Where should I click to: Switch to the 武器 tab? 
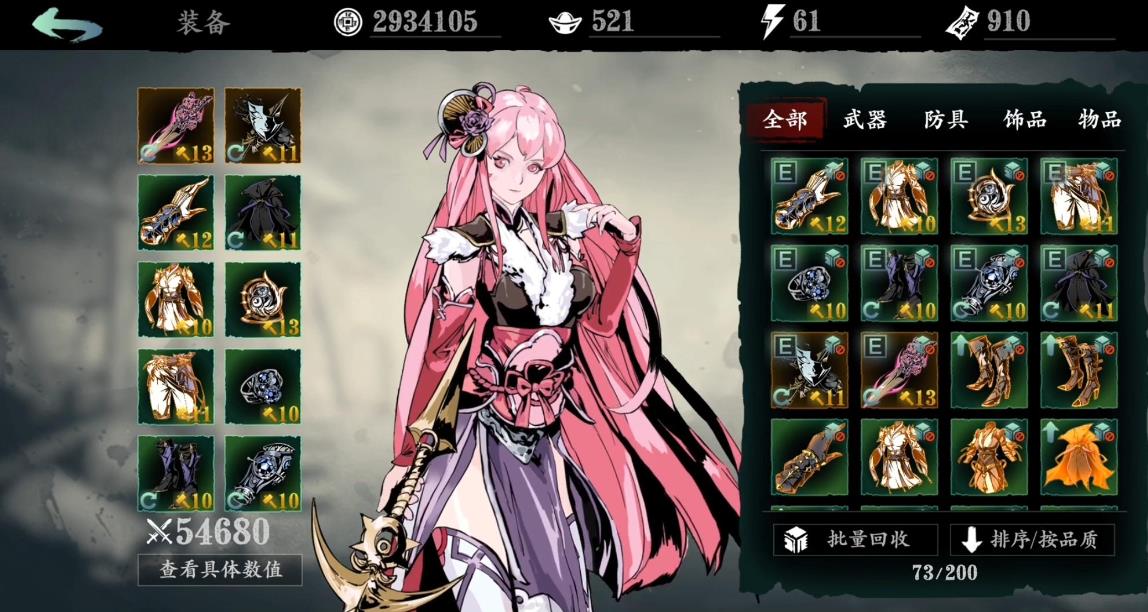[x=865, y=120]
